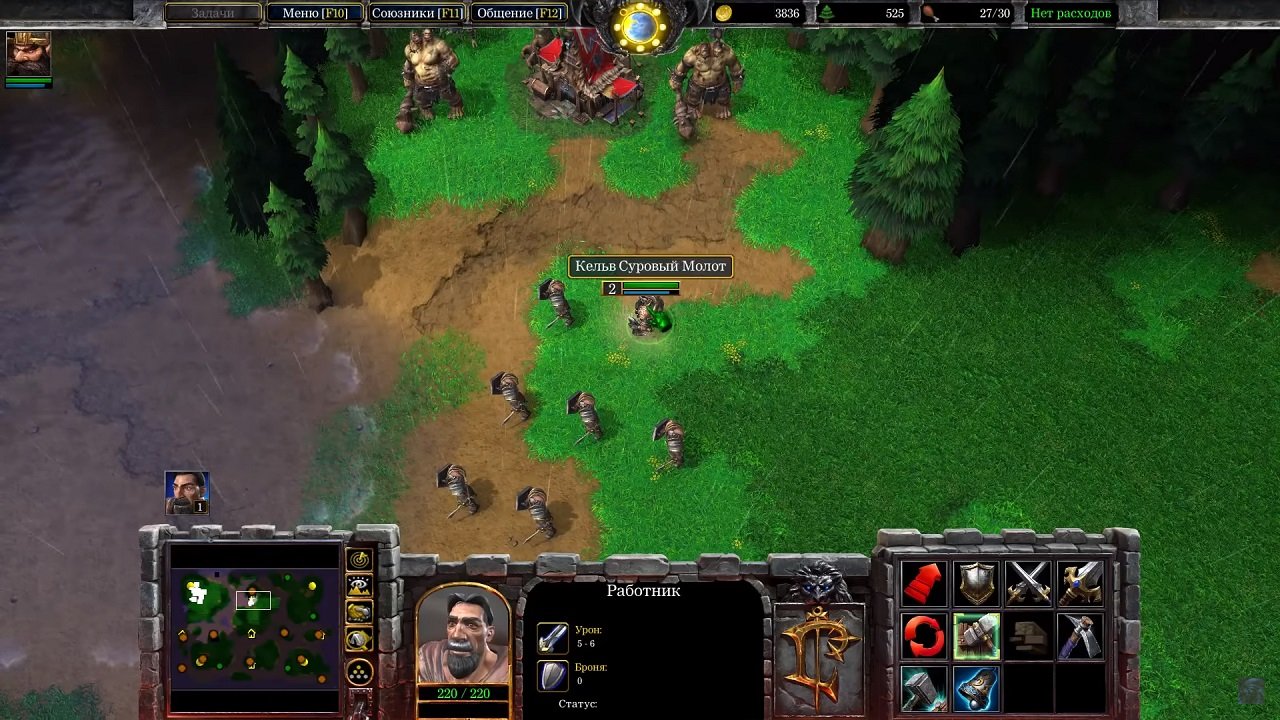
Task: Select the pickaxe Harvest command
Action: point(1081,635)
